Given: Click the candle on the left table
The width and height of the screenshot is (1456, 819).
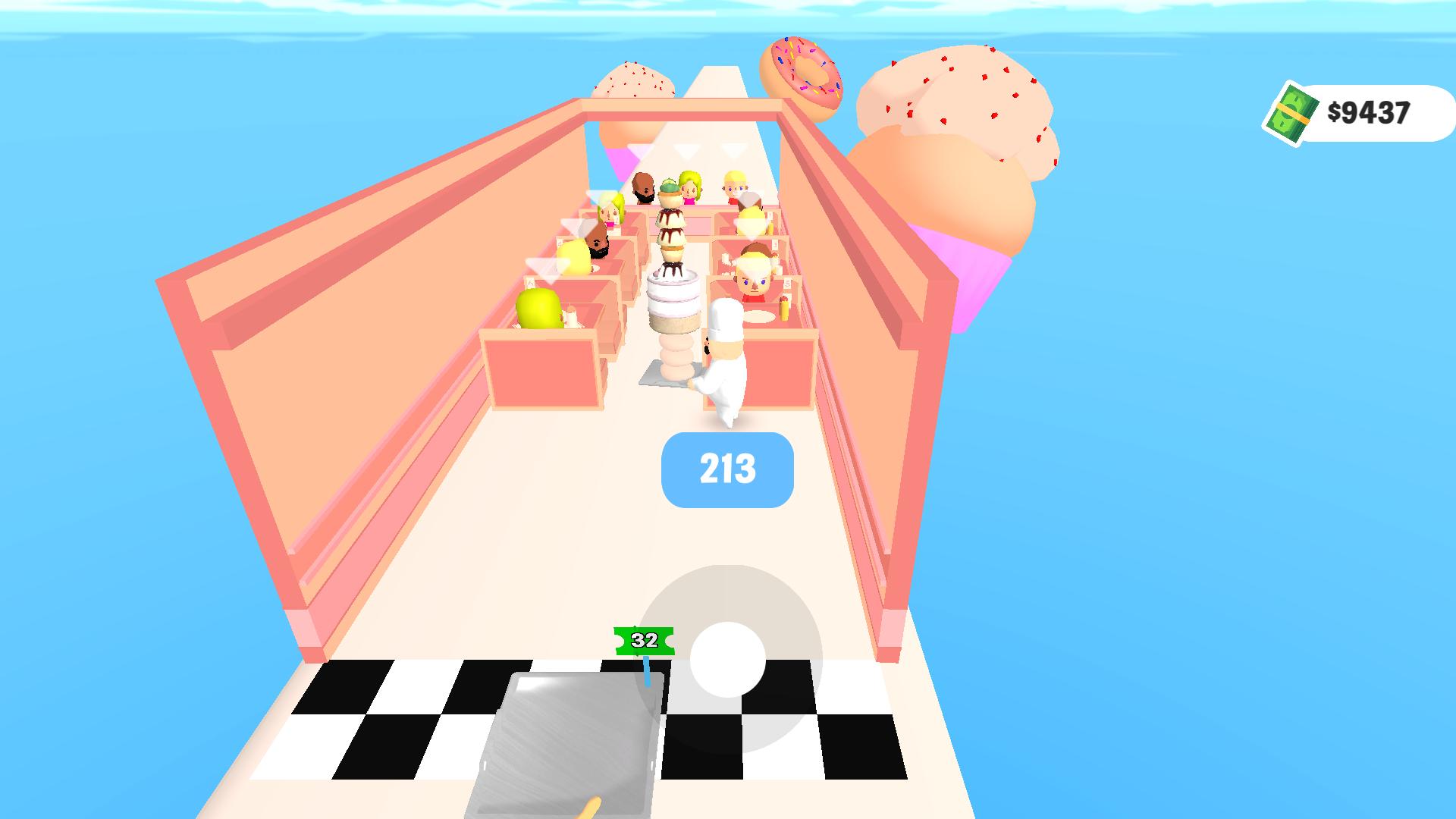Looking at the screenshot, I should 570,315.
